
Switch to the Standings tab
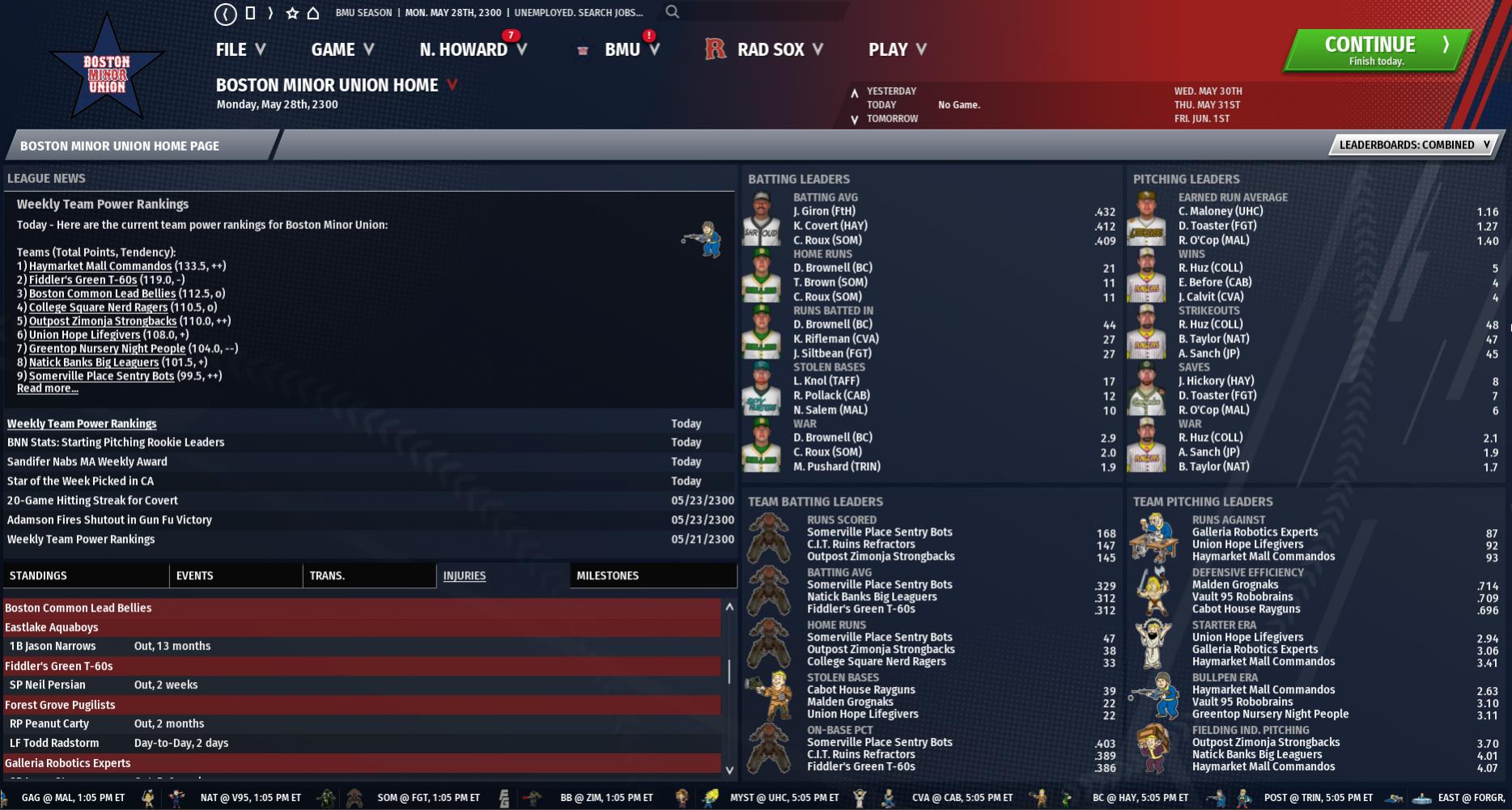pos(38,575)
